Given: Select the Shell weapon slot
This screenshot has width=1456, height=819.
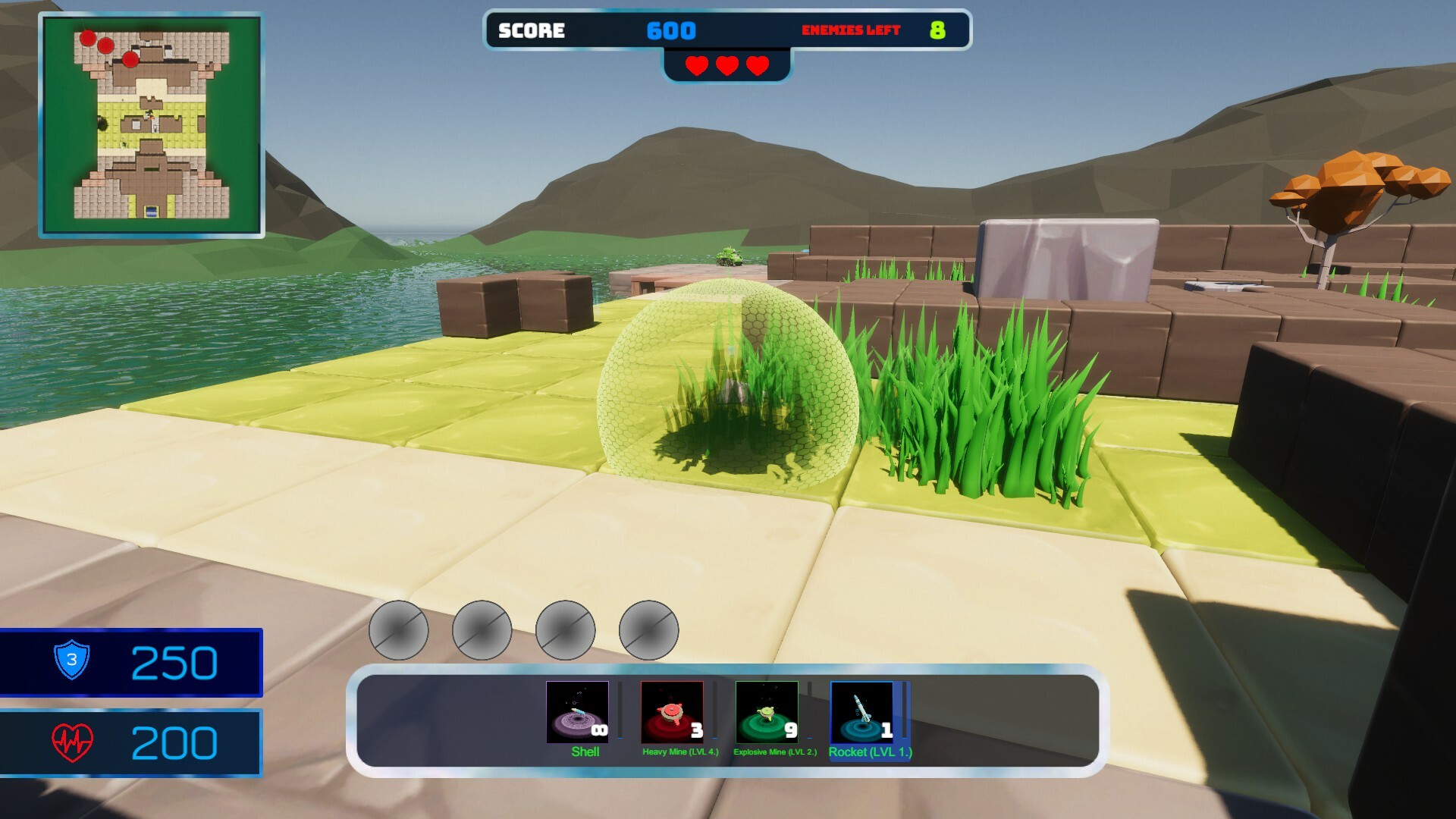Looking at the screenshot, I should click(577, 713).
